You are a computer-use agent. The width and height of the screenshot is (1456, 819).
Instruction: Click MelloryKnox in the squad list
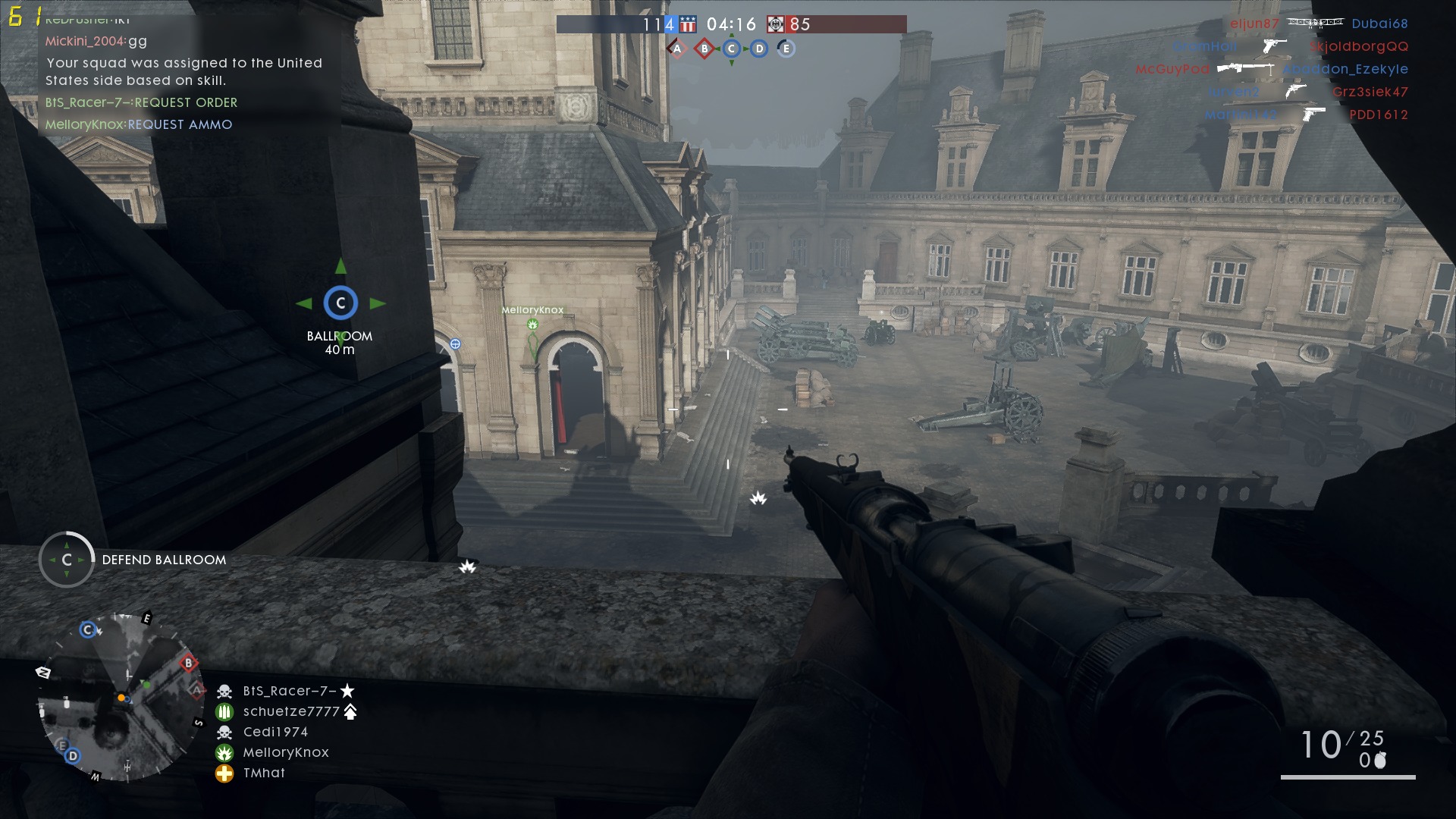coord(285,752)
